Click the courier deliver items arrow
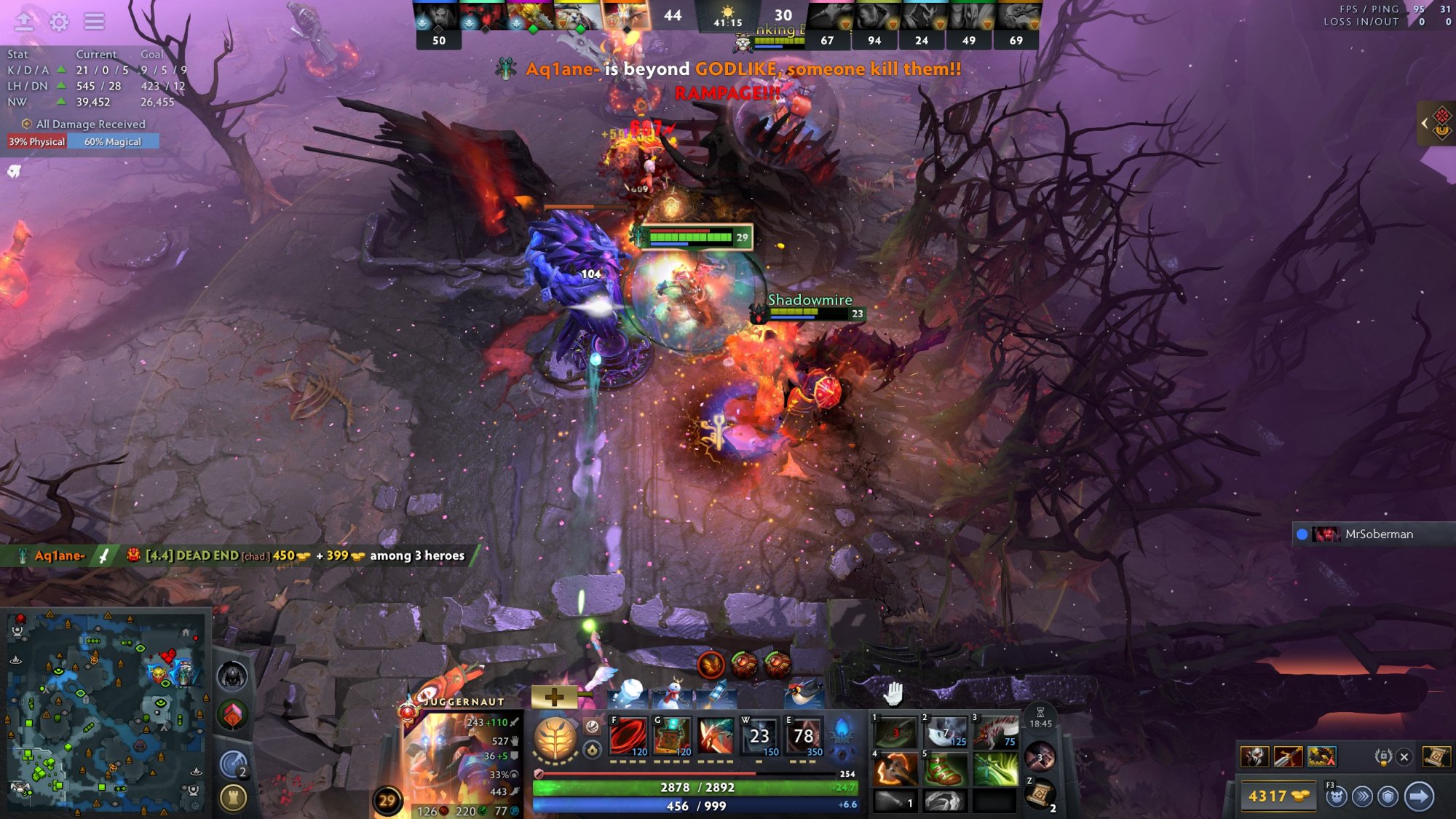 [x=1419, y=796]
